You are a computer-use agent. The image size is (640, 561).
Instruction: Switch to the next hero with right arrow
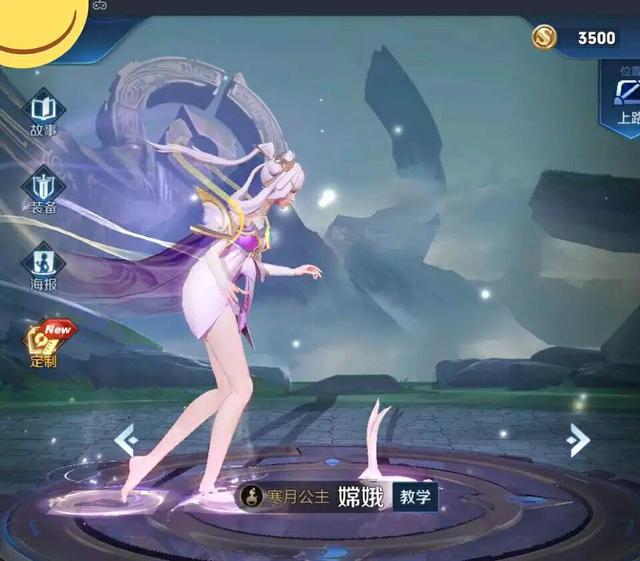[x=578, y=440]
